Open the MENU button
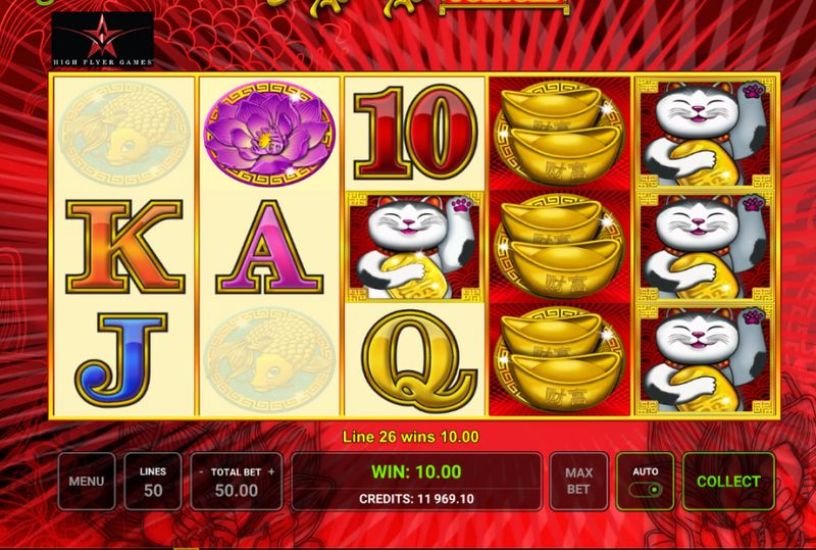The image size is (816, 550). click(x=86, y=481)
